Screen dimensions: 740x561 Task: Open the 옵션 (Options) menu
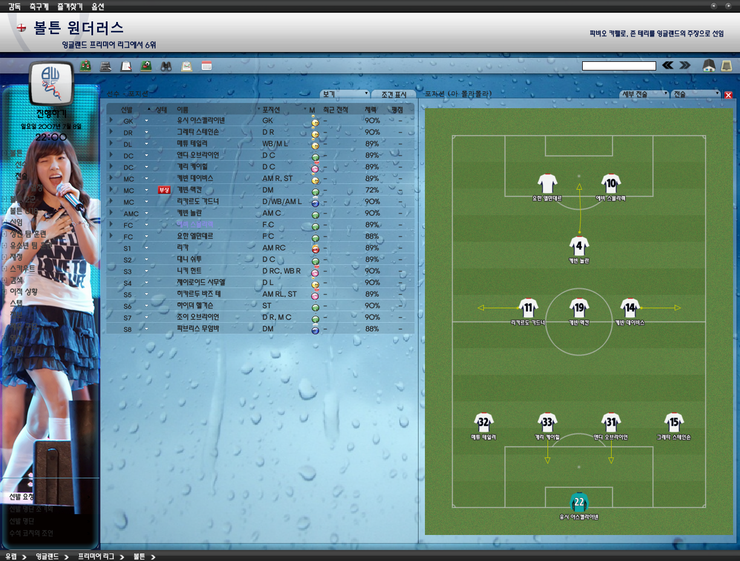pyautogui.click(x=98, y=6)
